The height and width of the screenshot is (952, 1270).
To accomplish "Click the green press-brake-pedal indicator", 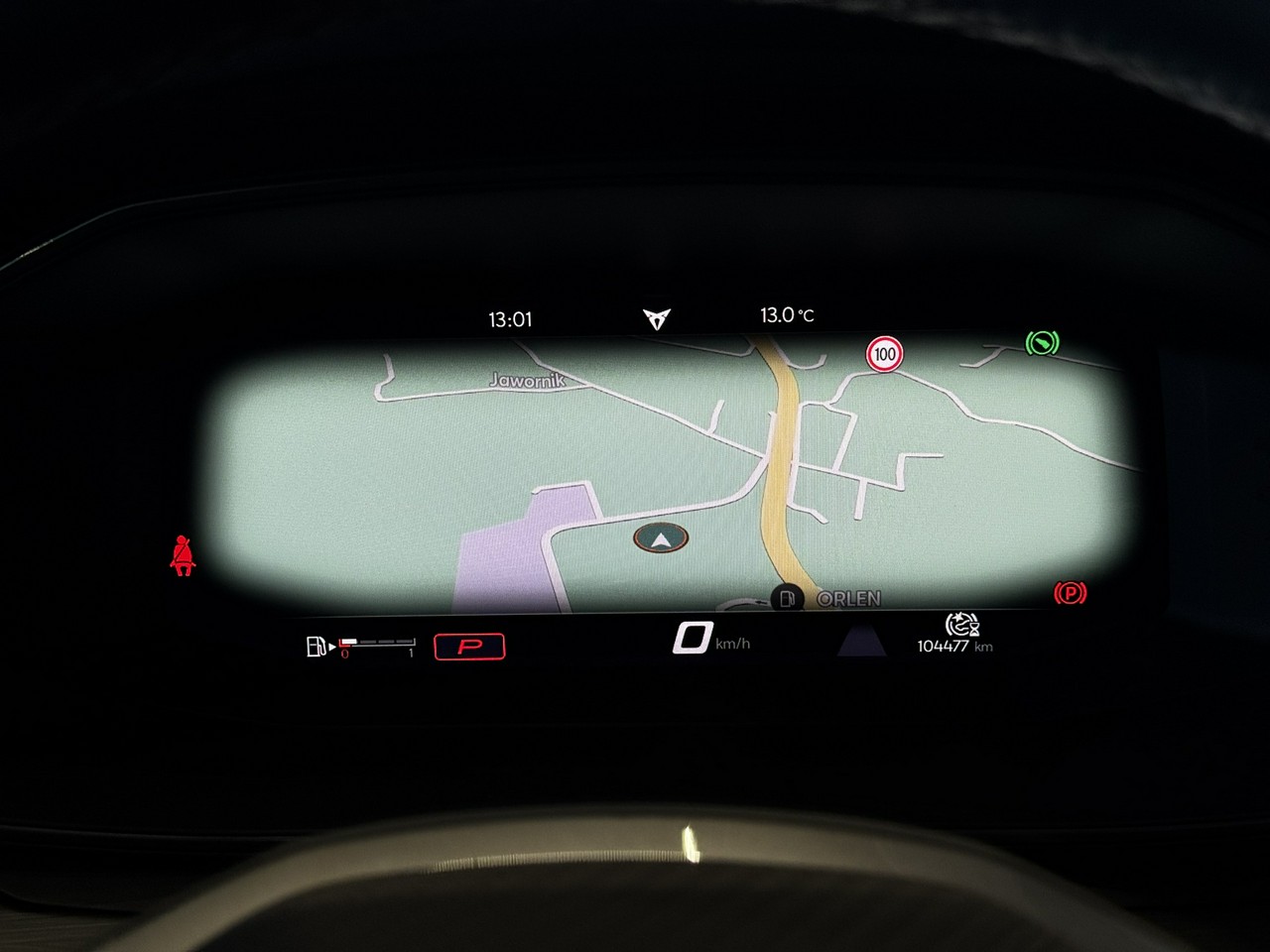I will [1042, 343].
